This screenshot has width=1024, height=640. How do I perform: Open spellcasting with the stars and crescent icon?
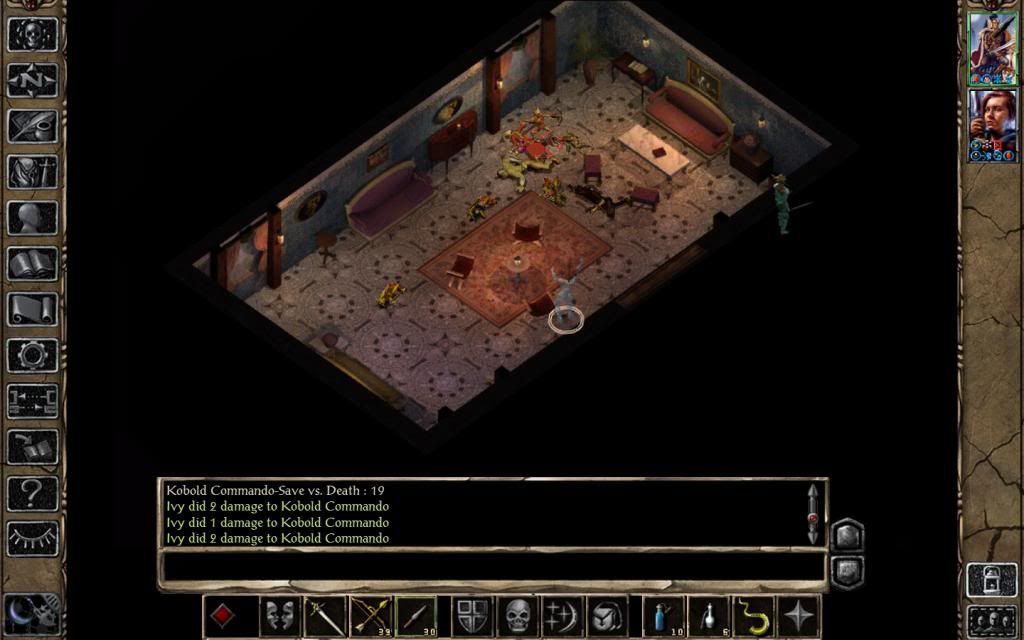[x=561, y=615]
